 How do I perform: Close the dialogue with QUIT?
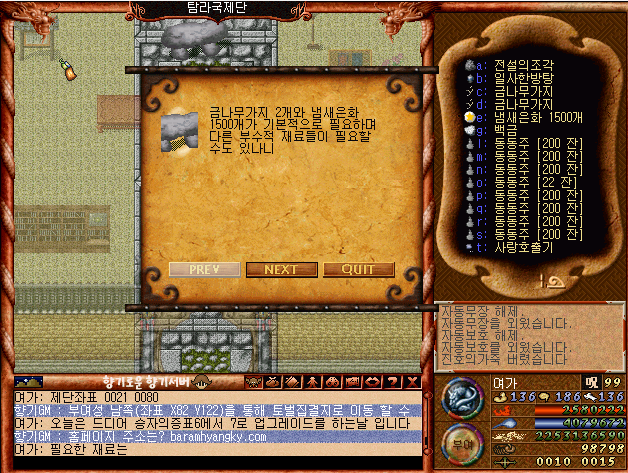(x=358, y=269)
